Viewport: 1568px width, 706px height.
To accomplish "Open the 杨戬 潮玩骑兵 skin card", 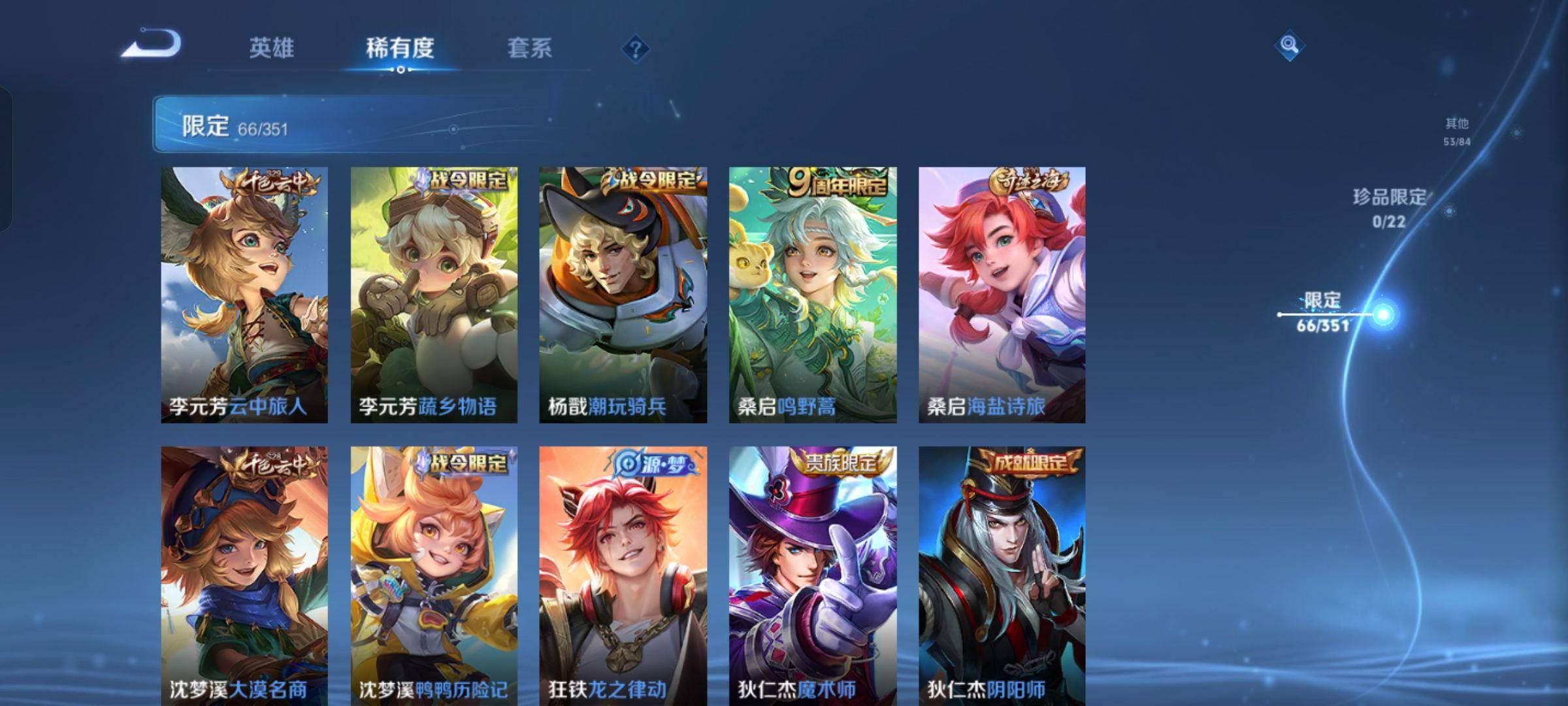I will (623, 295).
